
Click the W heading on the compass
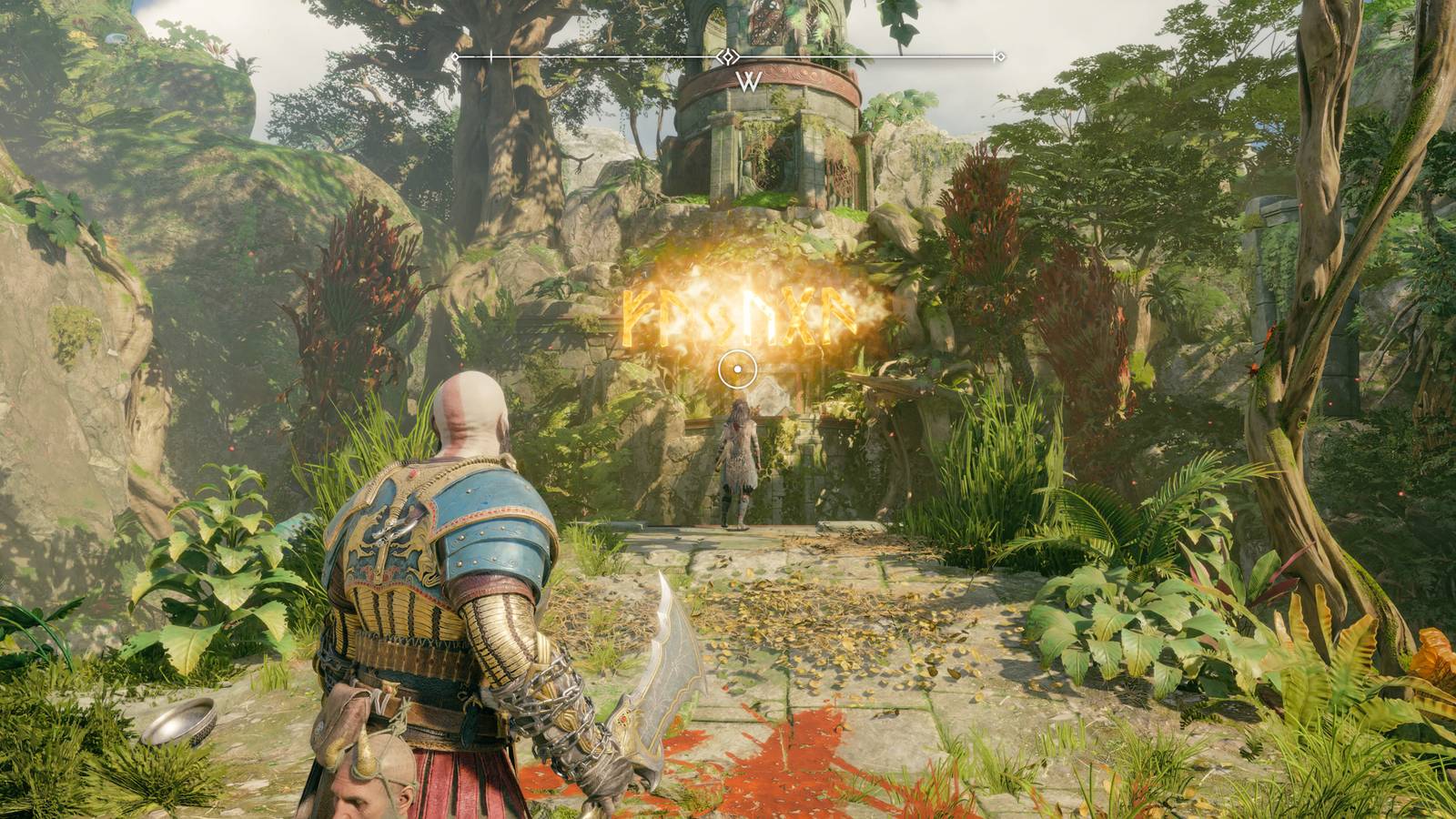[x=748, y=82]
